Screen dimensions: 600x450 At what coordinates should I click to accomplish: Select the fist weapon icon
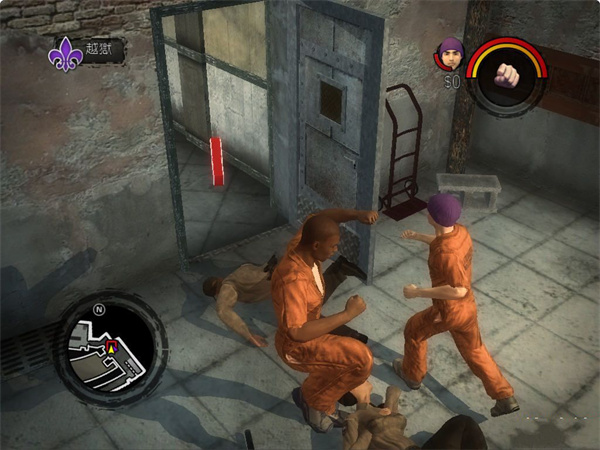click(x=508, y=76)
